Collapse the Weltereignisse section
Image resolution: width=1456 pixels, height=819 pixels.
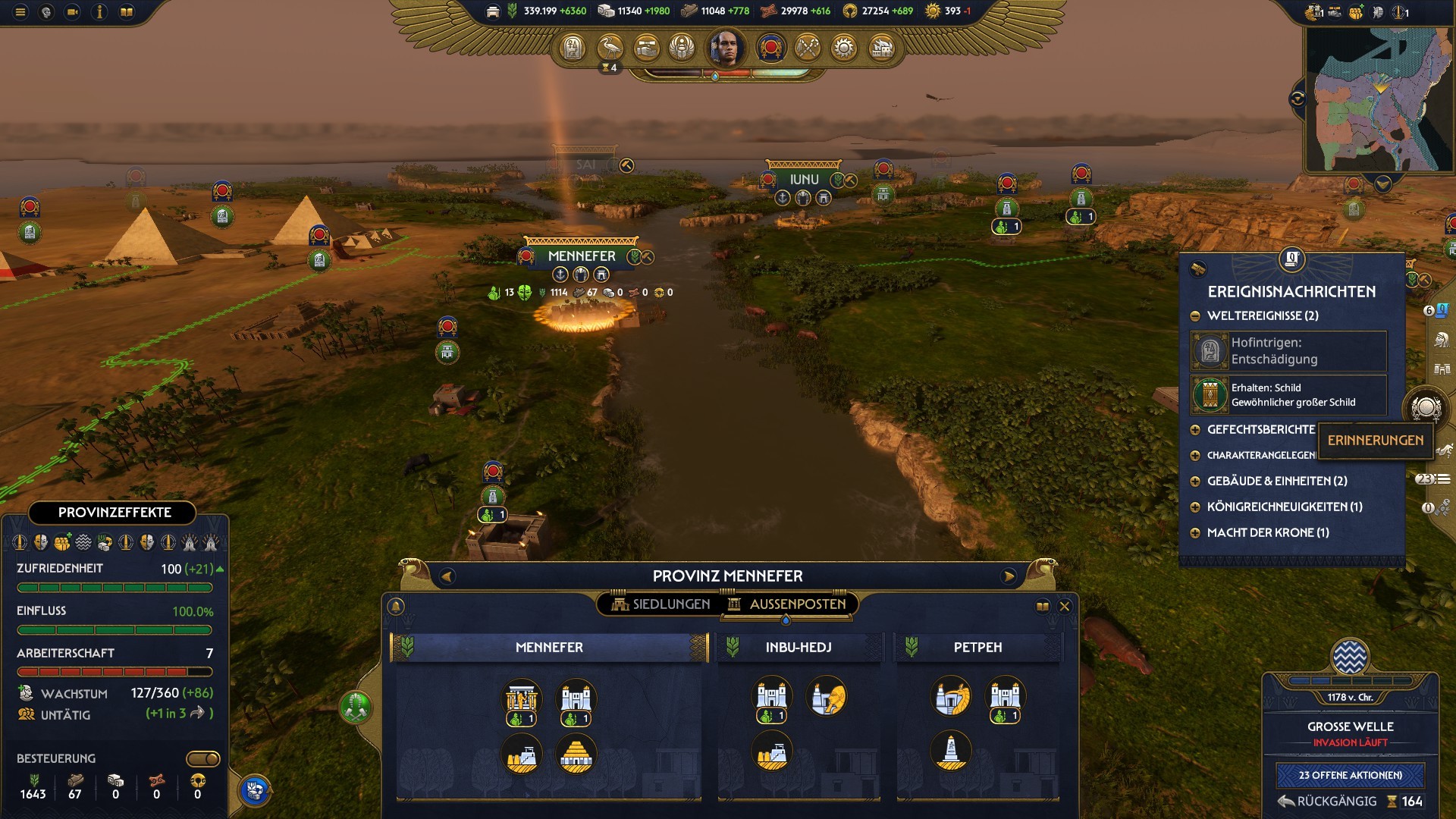point(1196,315)
